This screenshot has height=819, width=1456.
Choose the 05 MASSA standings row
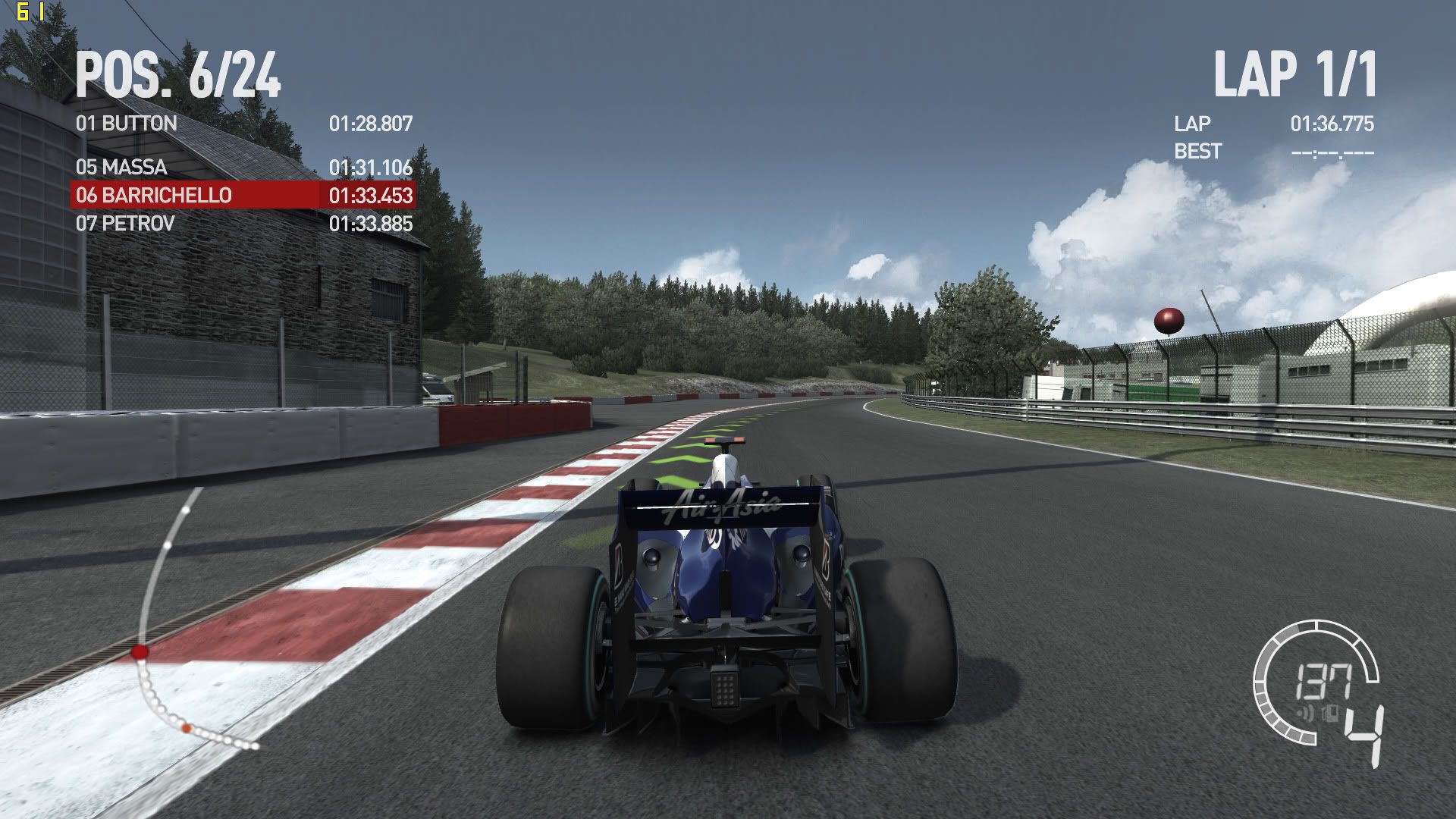[243, 167]
